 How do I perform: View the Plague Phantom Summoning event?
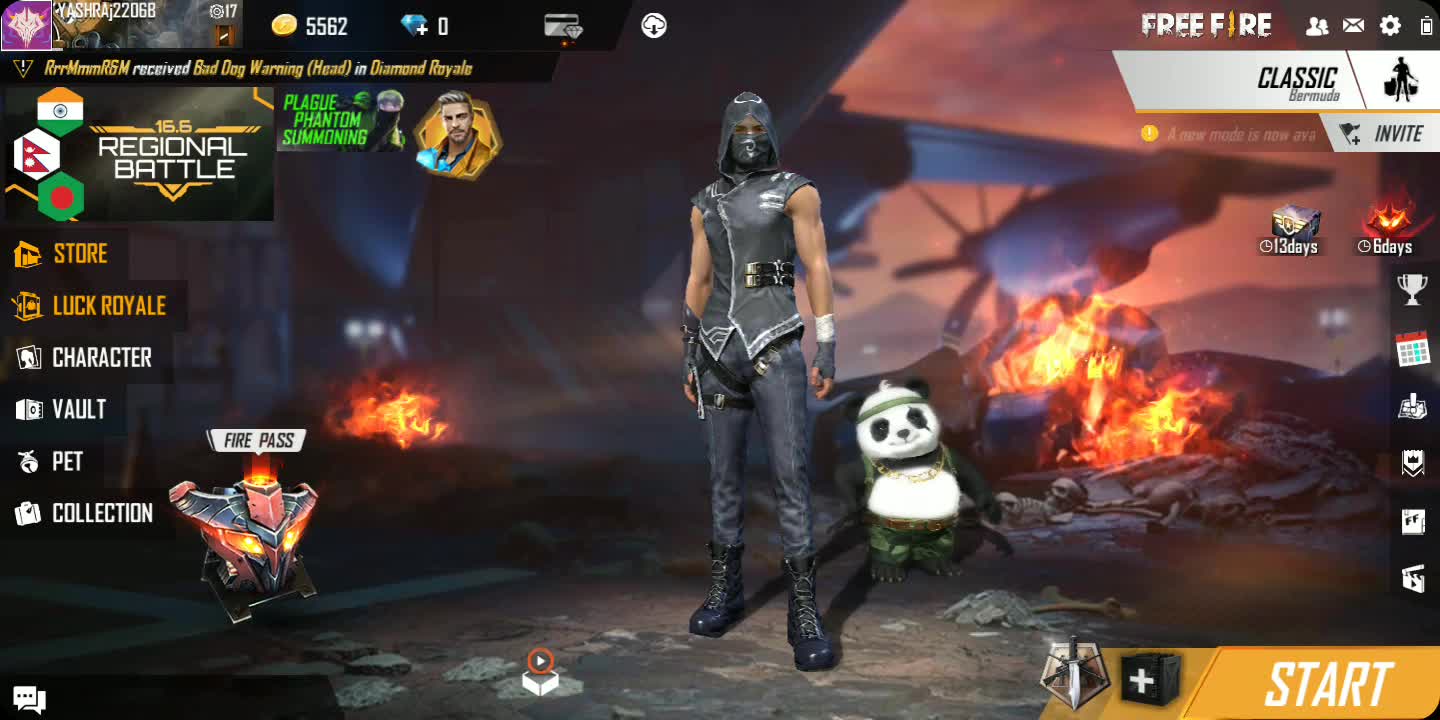[x=341, y=121]
